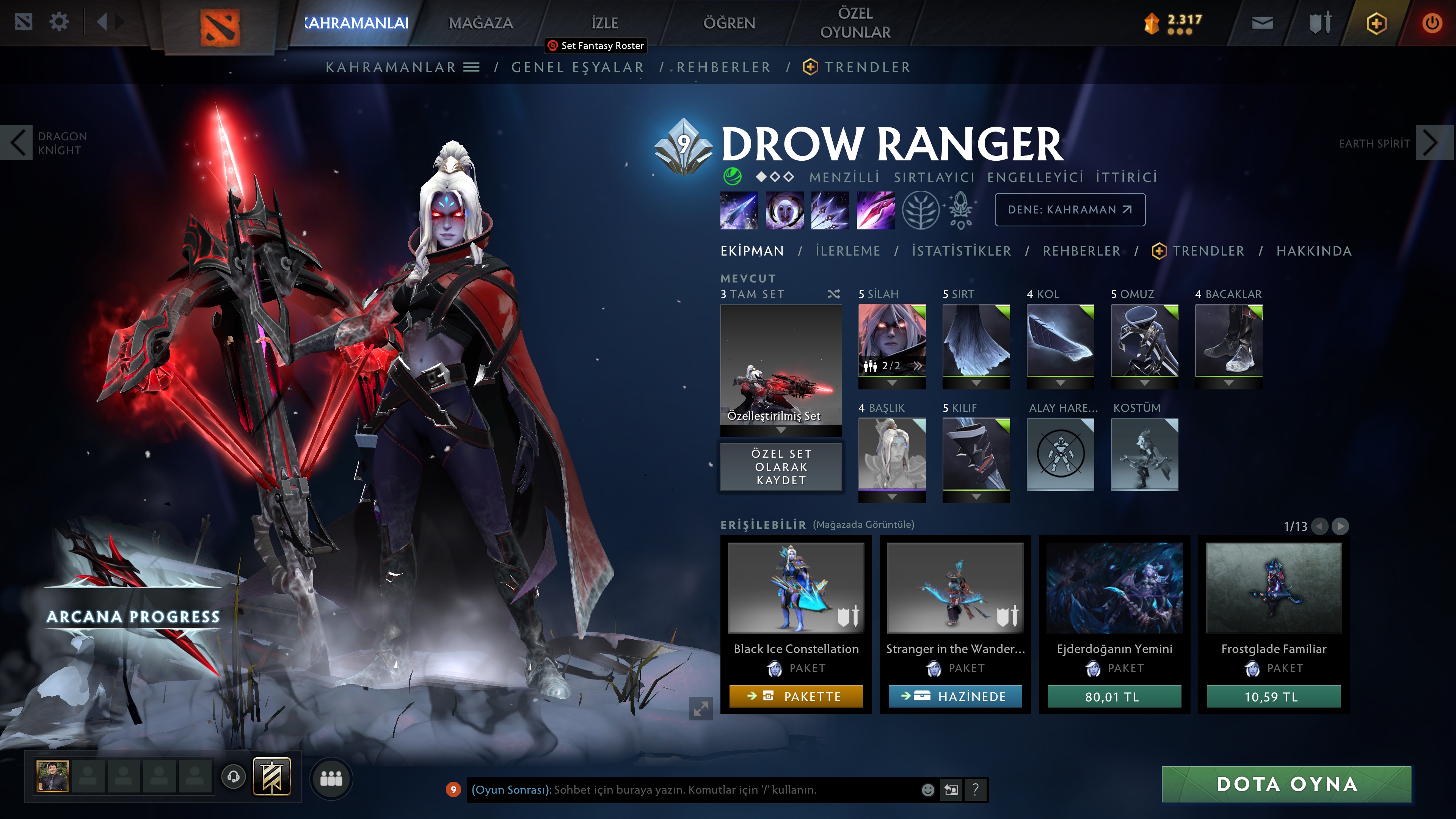Click DENE: KAHRAMAN demo button

[x=1069, y=210]
